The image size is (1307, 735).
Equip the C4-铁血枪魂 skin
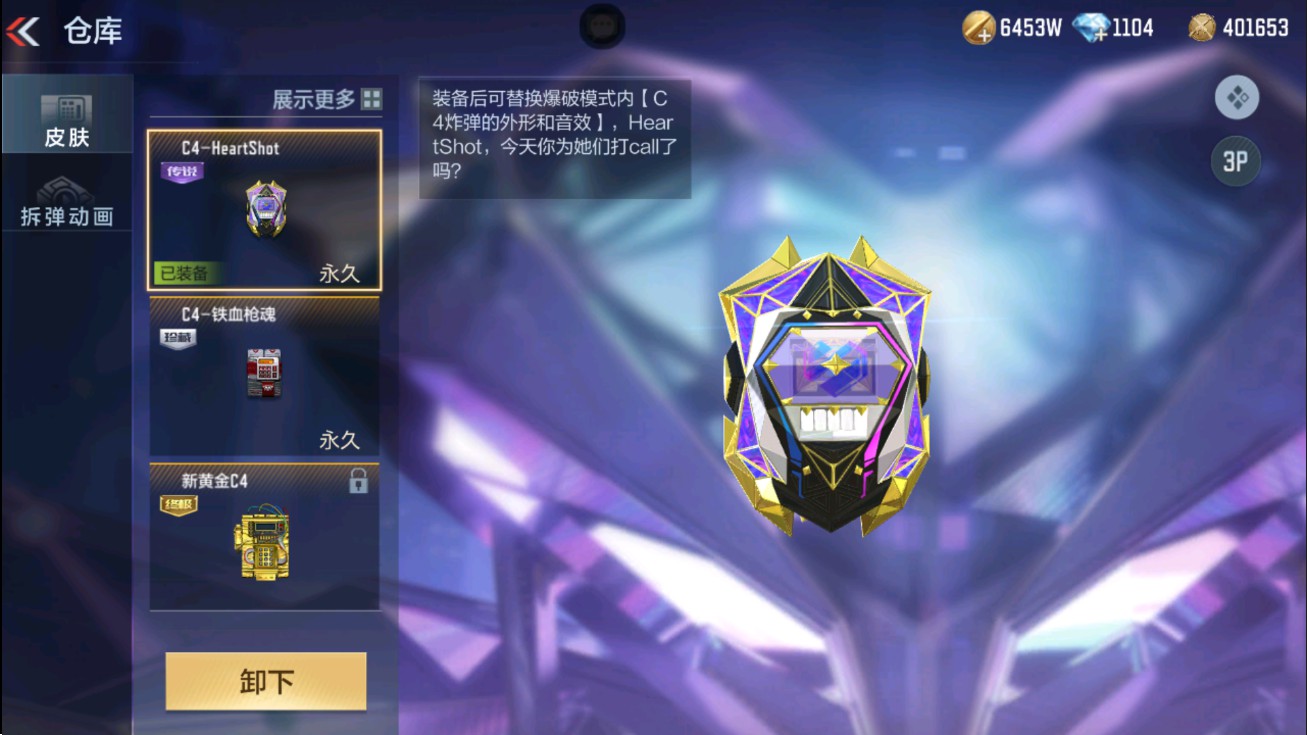[265, 375]
